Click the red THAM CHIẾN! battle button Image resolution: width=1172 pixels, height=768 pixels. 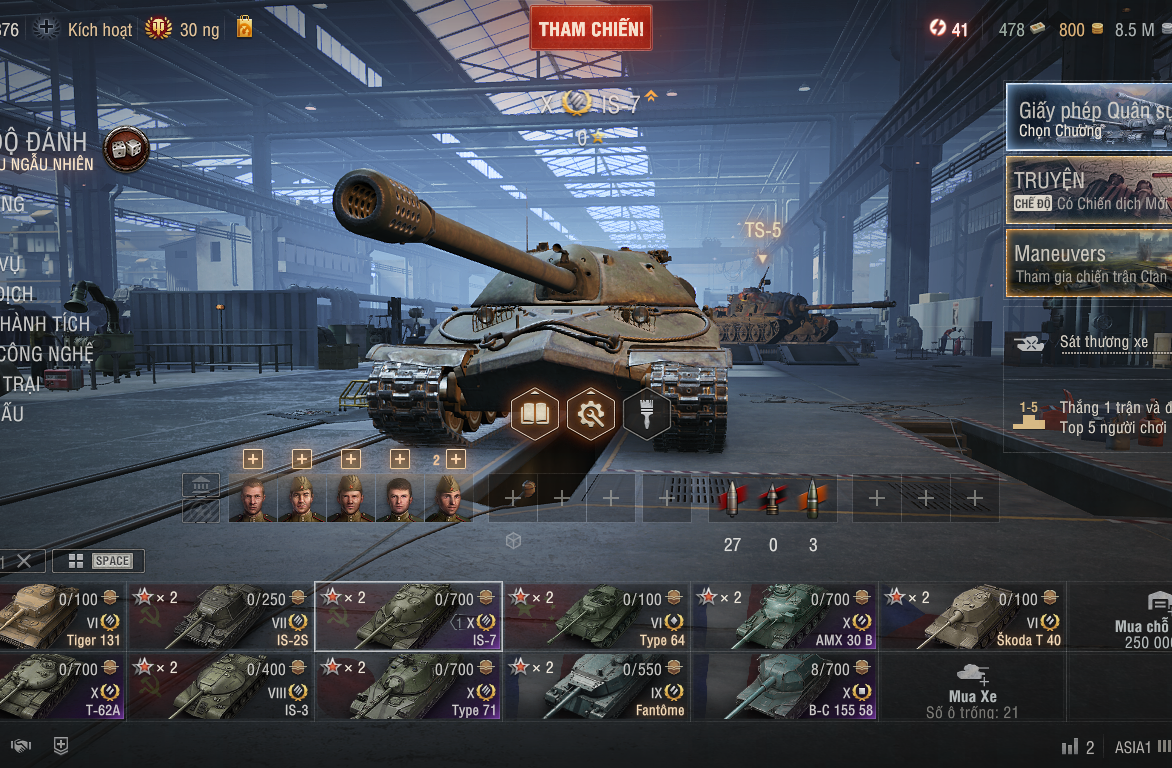(x=591, y=29)
